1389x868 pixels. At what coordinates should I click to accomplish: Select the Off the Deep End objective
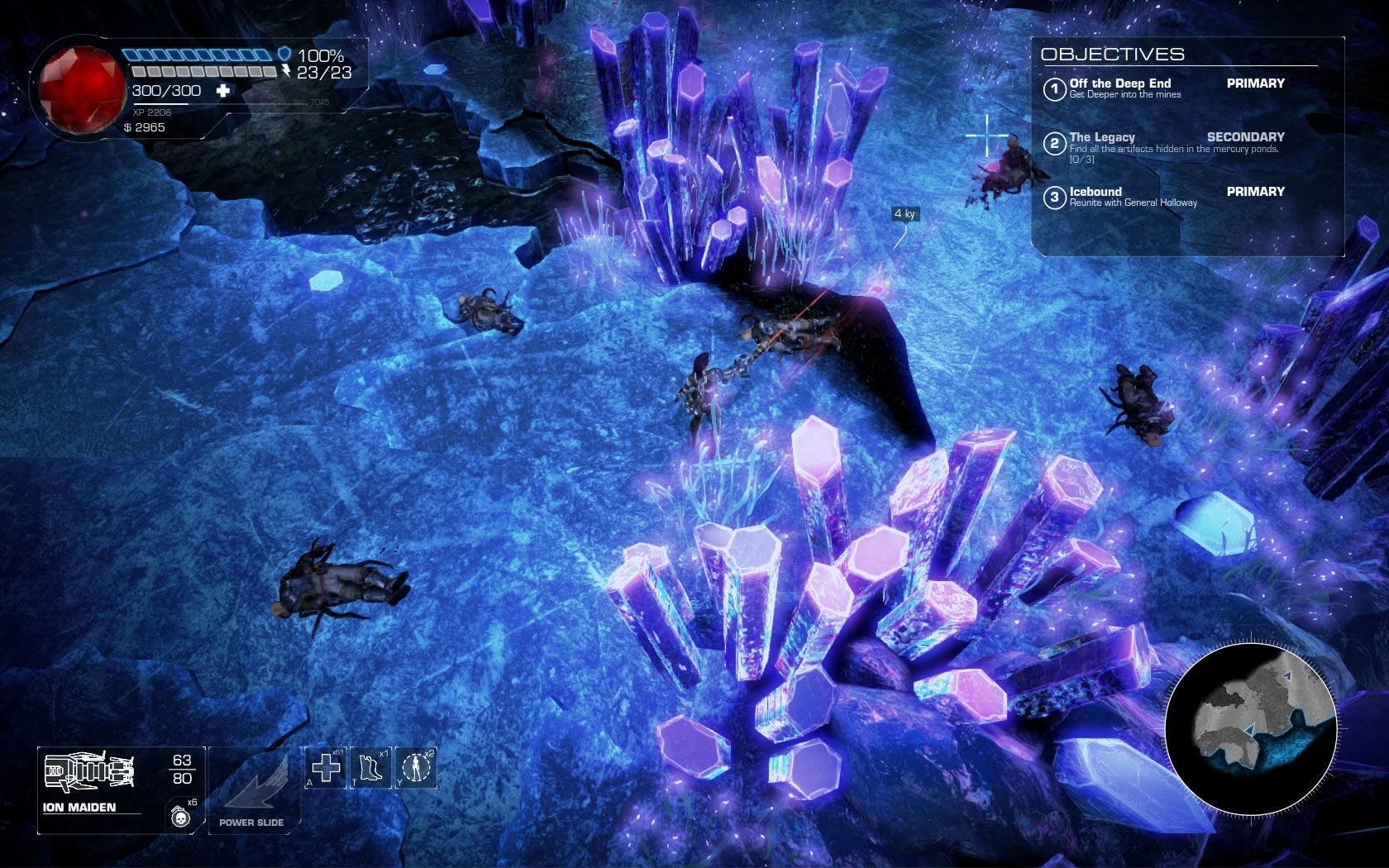pos(1120,88)
